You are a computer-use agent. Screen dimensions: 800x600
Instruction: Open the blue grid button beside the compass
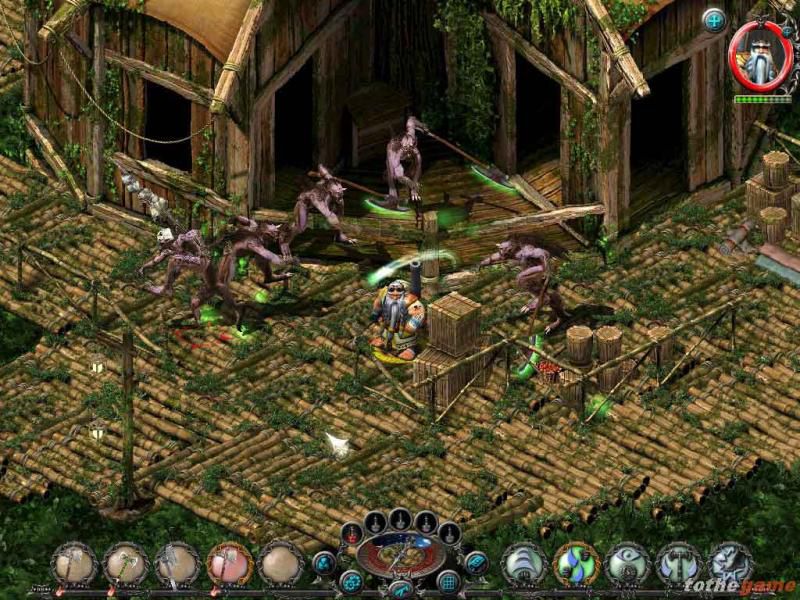449,581
